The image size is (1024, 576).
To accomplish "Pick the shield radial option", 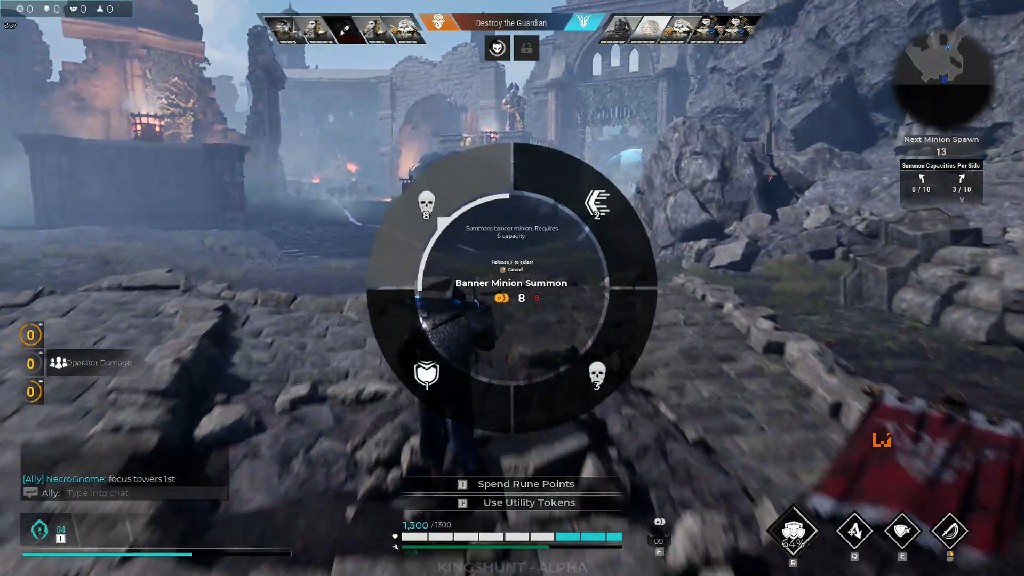I will [427, 374].
